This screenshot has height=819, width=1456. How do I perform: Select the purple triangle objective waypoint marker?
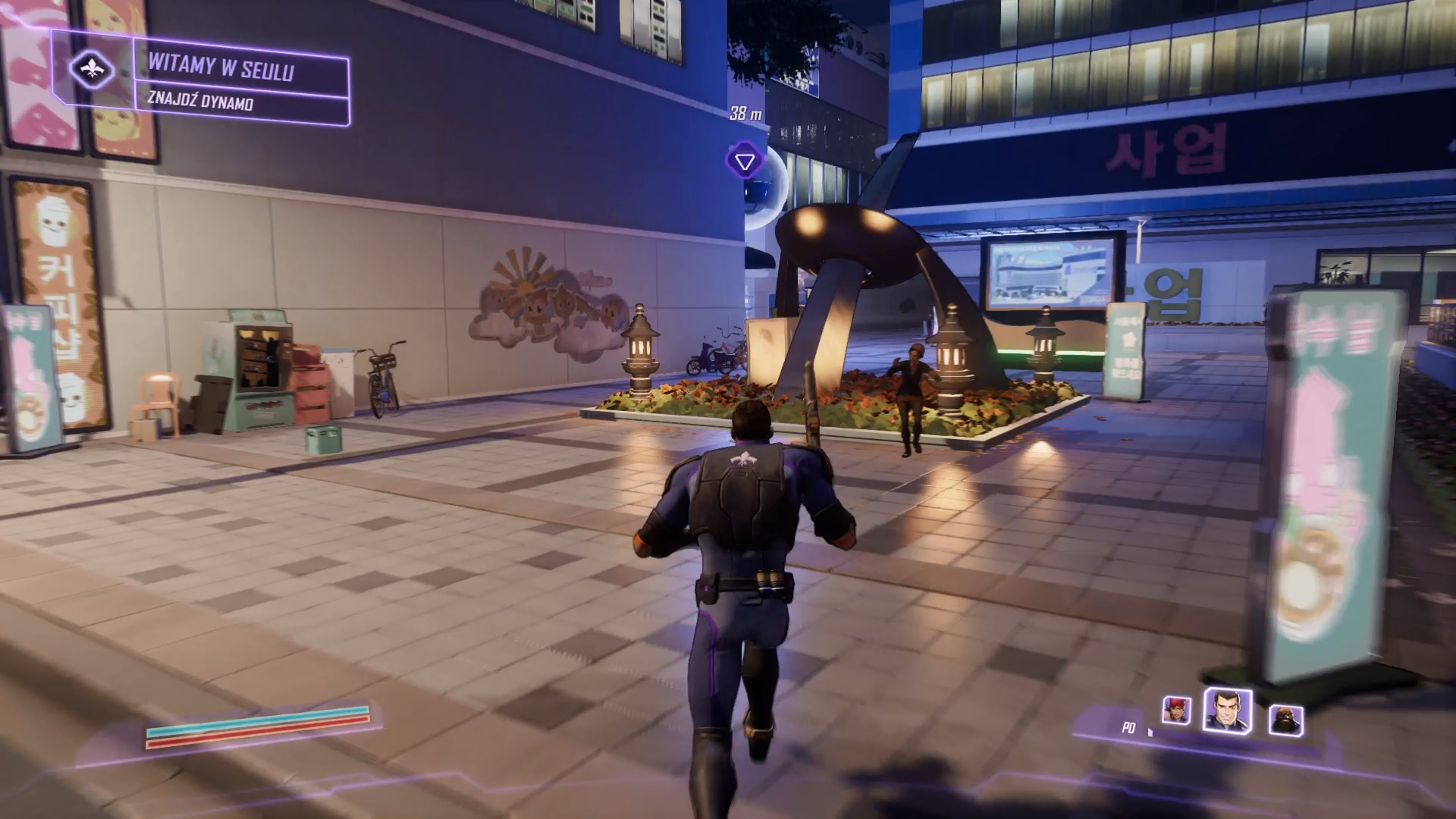click(x=744, y=162)
